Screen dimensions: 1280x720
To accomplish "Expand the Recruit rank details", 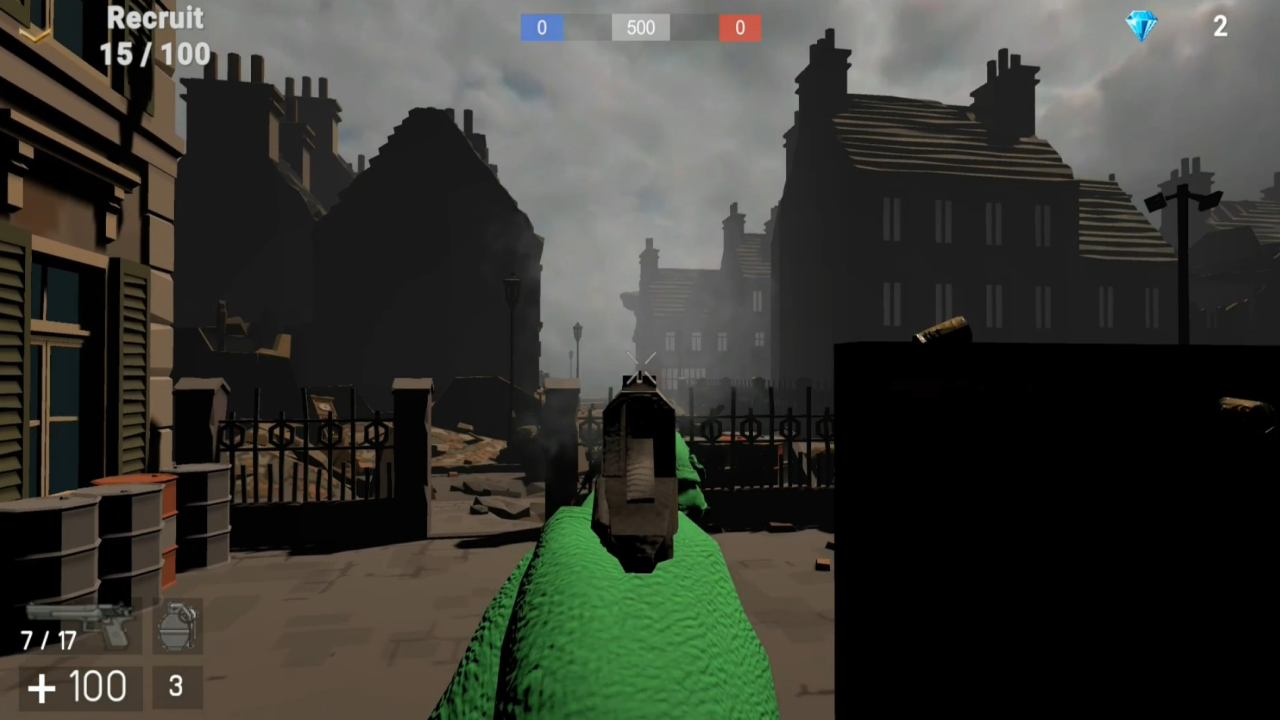I will point(156,18).
